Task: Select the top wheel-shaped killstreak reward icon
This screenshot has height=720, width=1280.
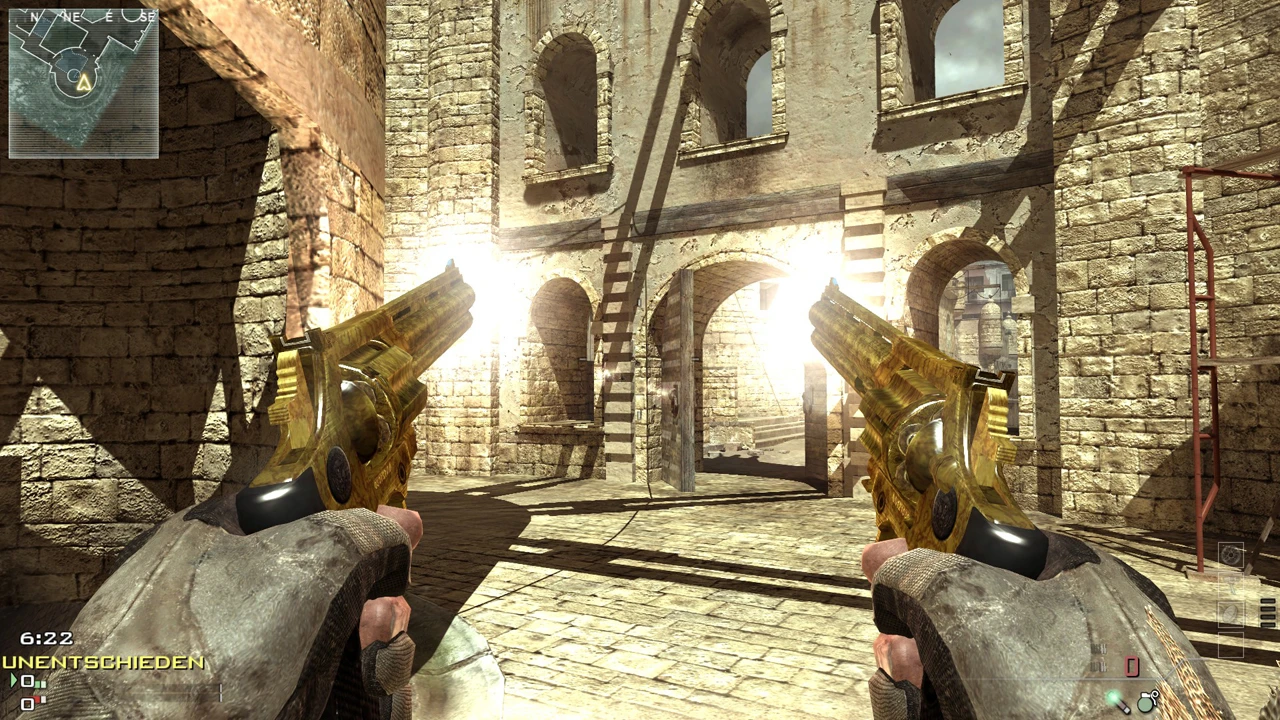Action: click(1231, 555)
